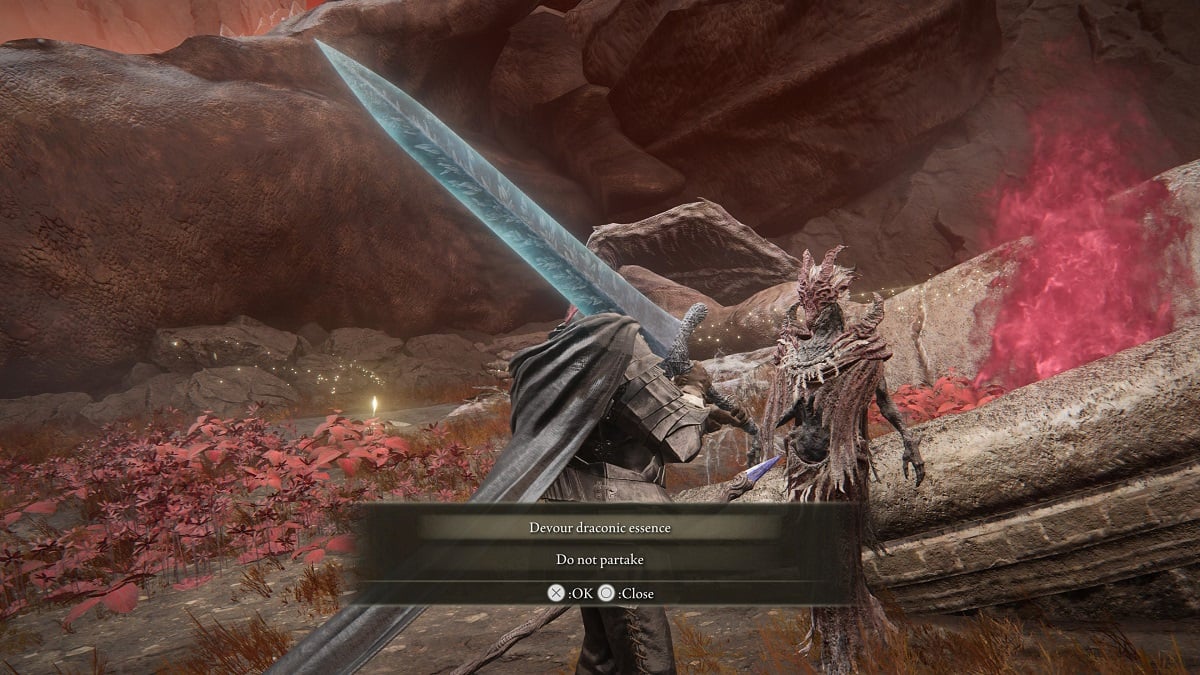Select the "Do not partake" option

coord(600,560)
